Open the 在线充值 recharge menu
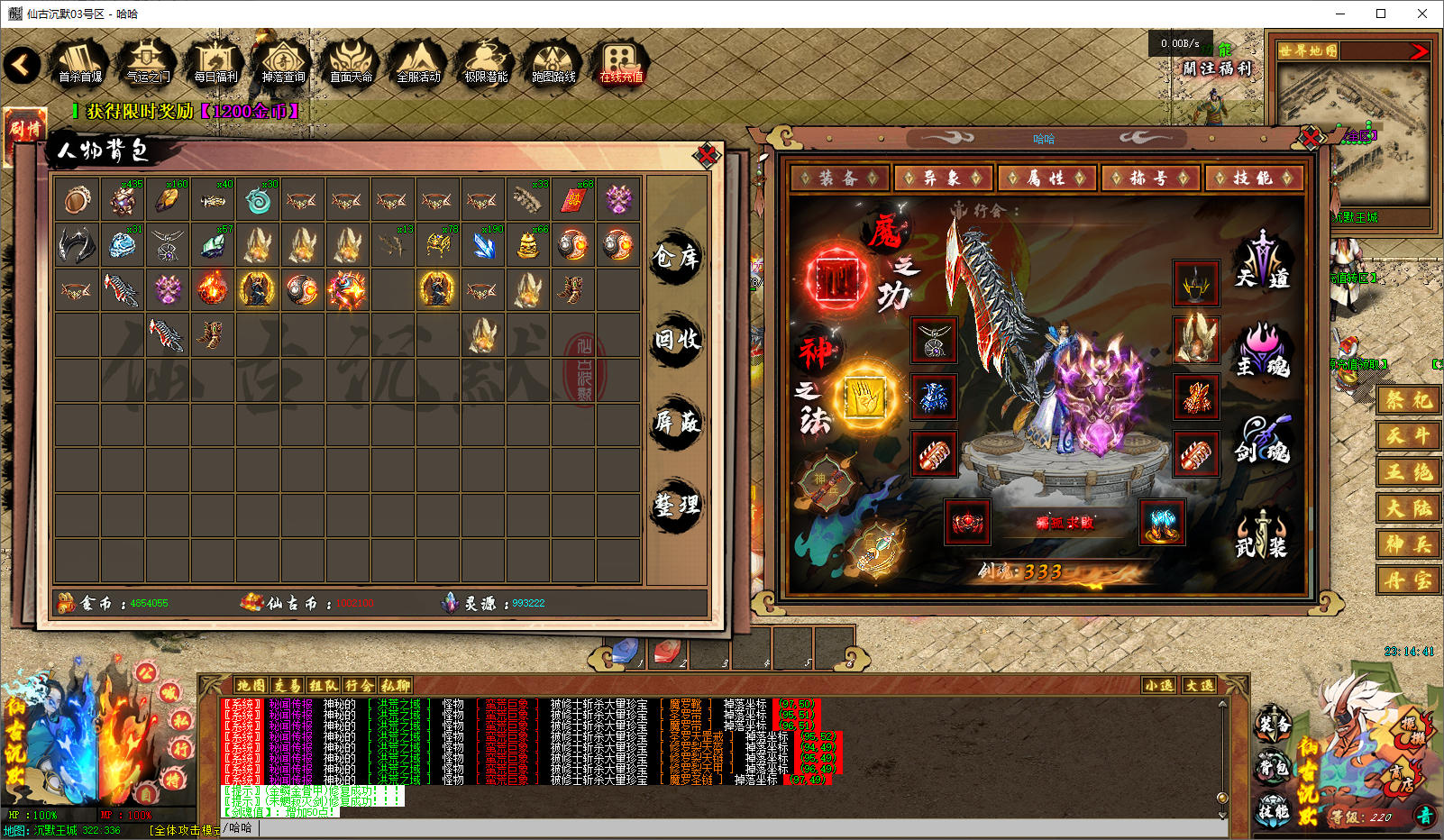 click(x=621, y=63)
